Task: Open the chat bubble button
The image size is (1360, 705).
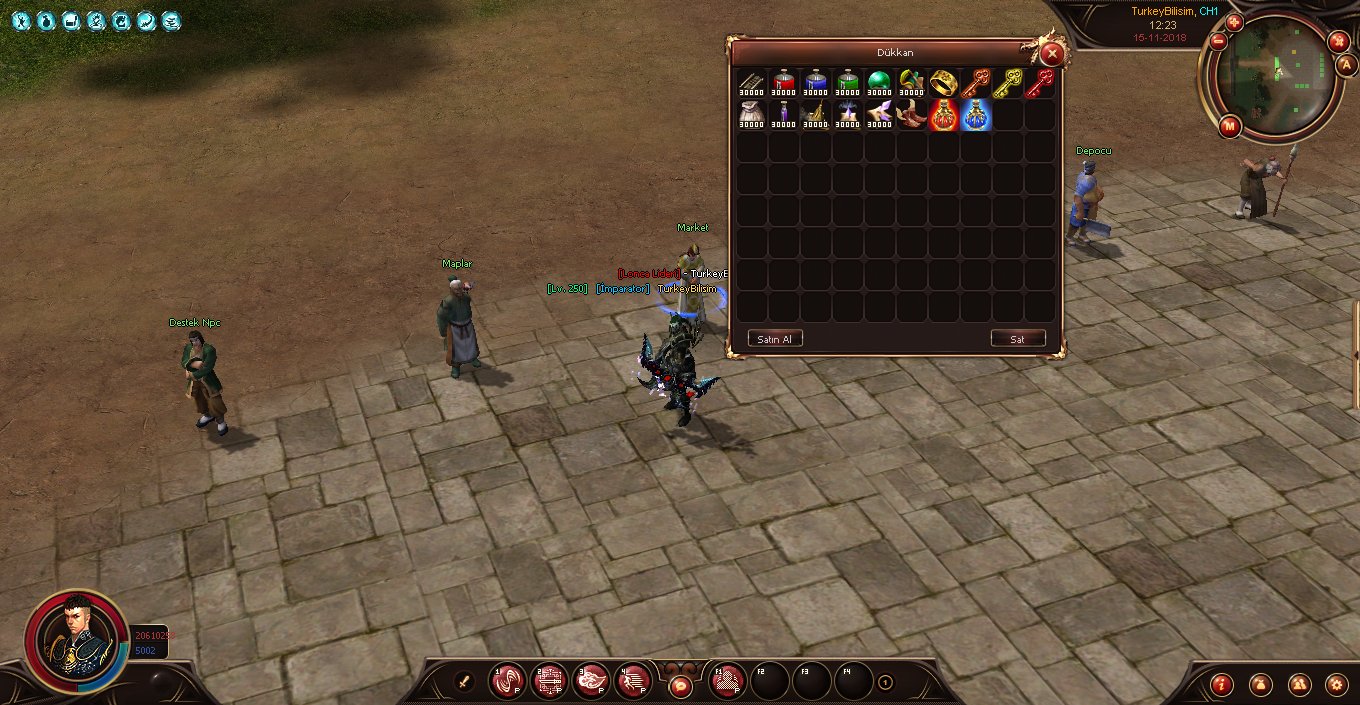Action: tap(680, 686)
